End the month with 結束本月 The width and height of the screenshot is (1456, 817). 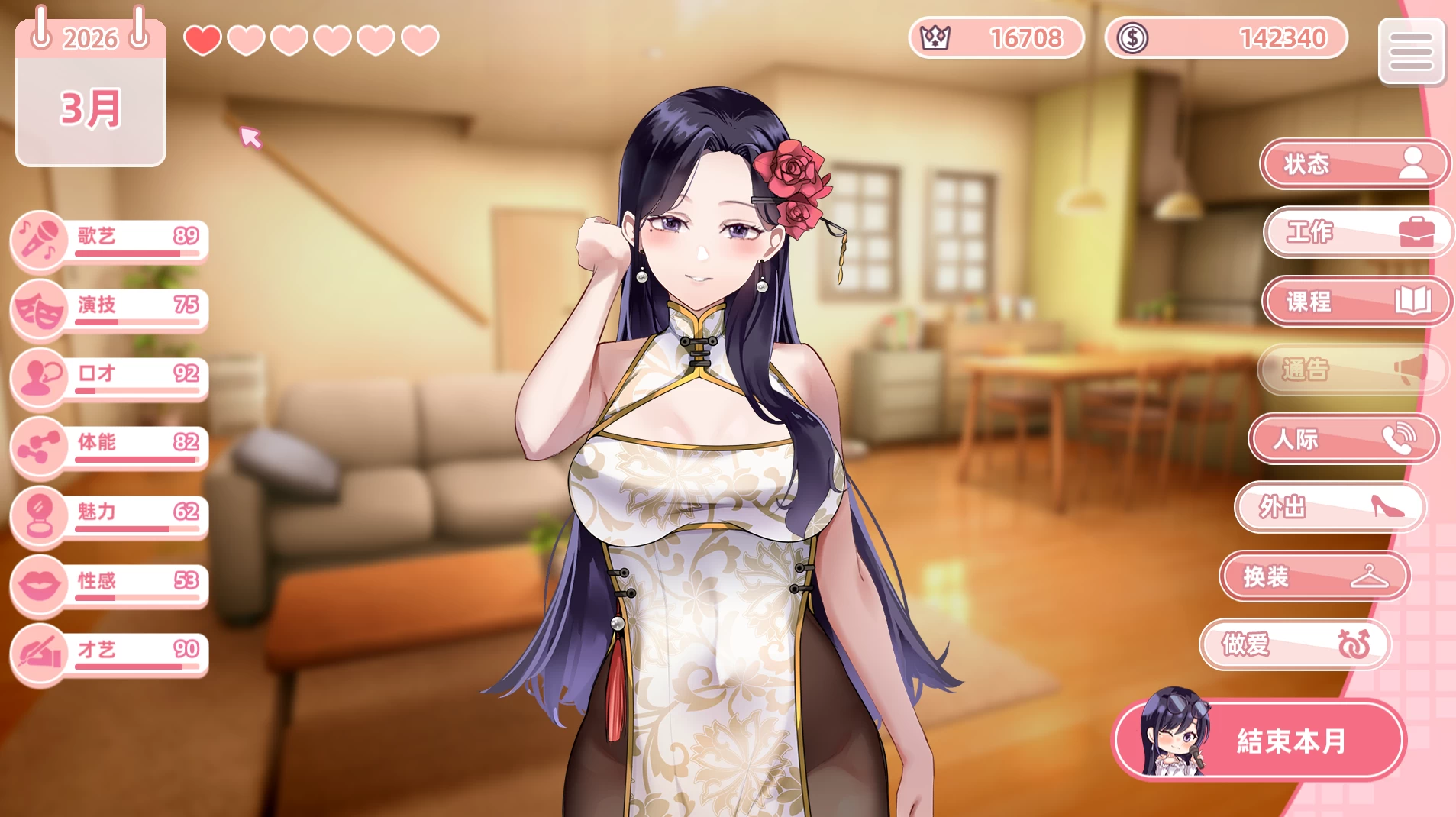pyautogui.click(x=1261, y=740)
